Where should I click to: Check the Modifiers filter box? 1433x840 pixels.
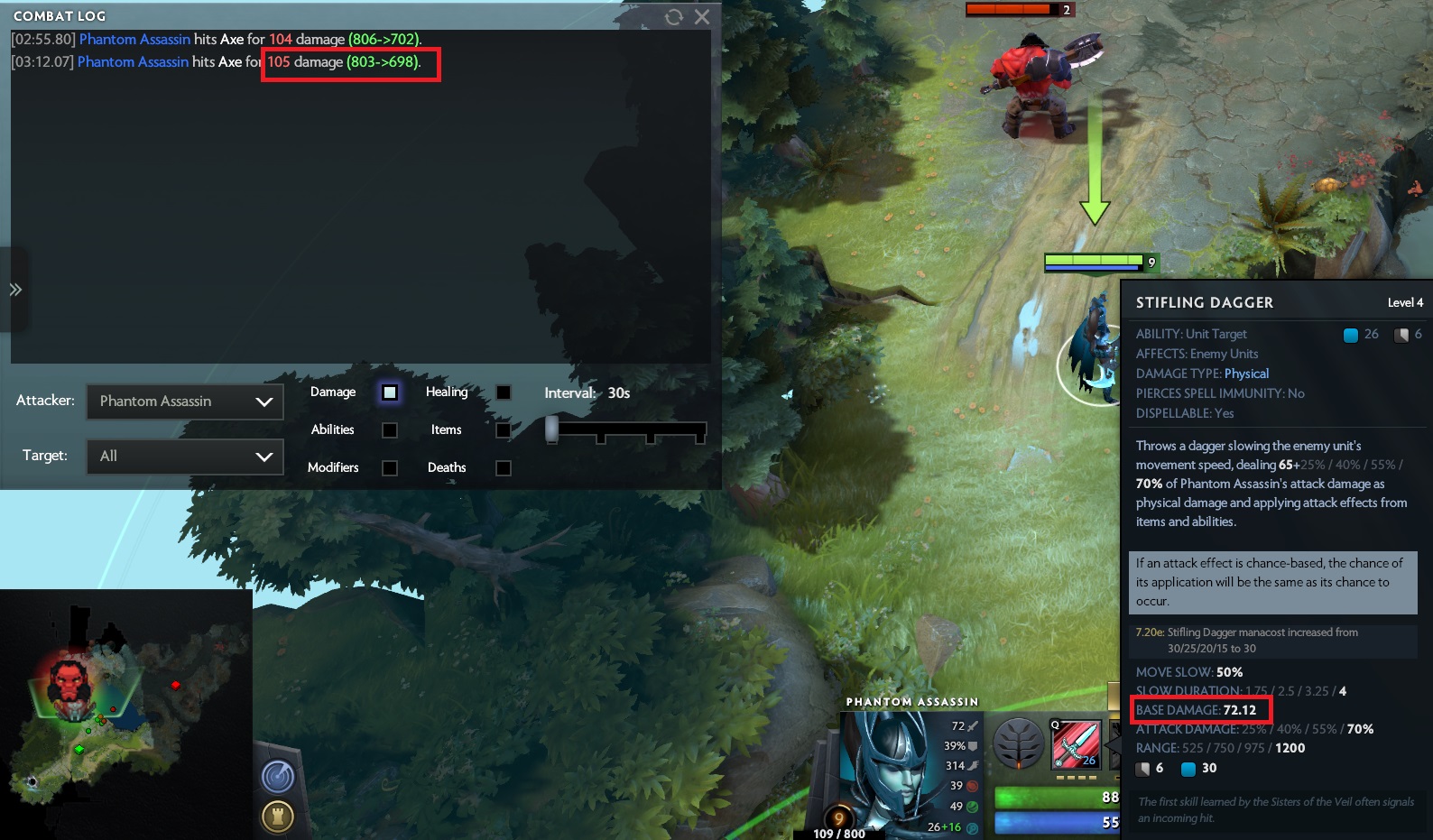point(390,468)
